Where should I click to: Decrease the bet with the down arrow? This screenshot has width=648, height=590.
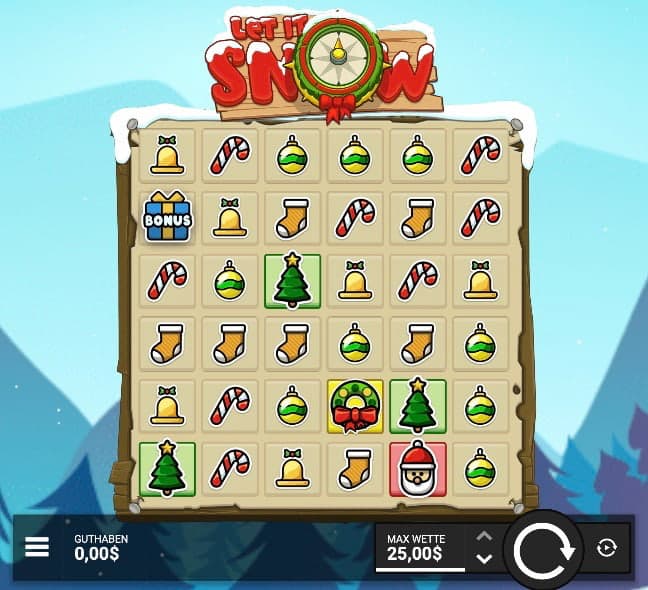tap(484, 558)
